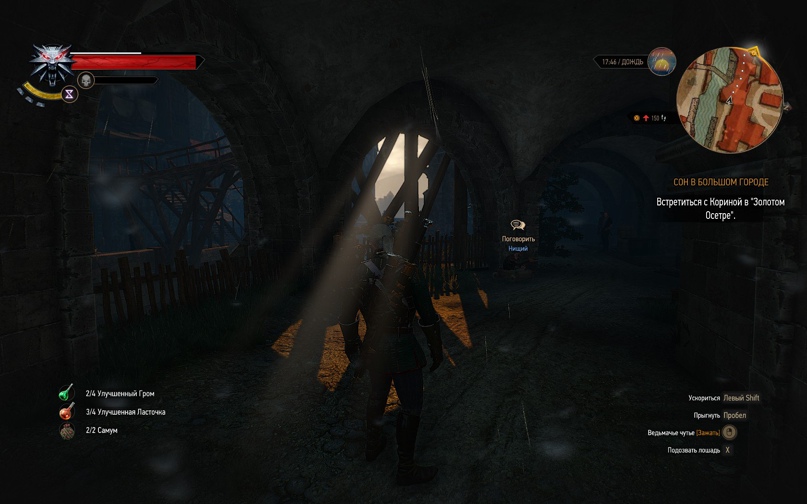Screen dimensions: 807x504
Task: Click the skull buff icon
Action: coord(86,80)
